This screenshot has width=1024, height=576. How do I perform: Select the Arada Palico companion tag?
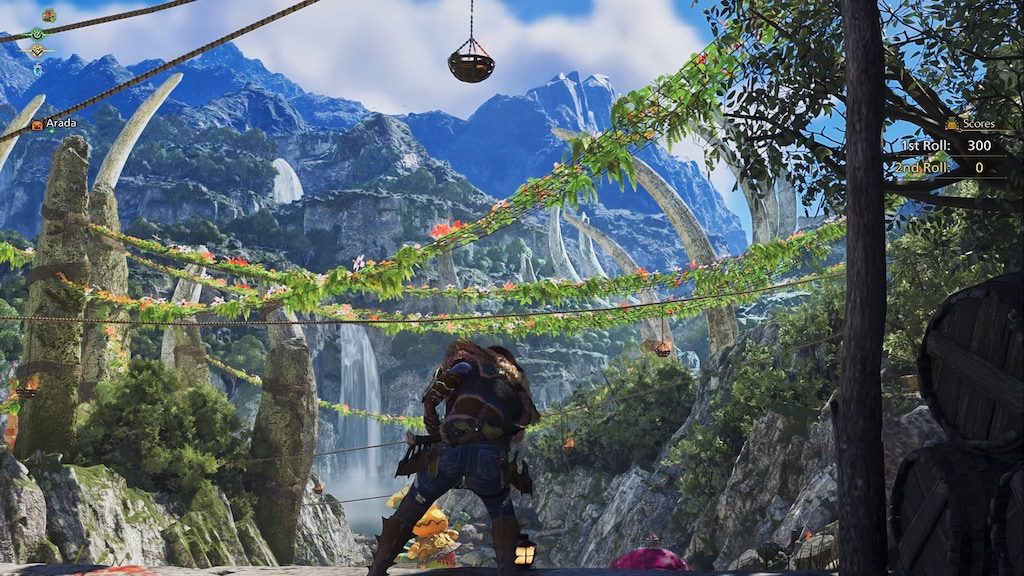pos(54,124)
